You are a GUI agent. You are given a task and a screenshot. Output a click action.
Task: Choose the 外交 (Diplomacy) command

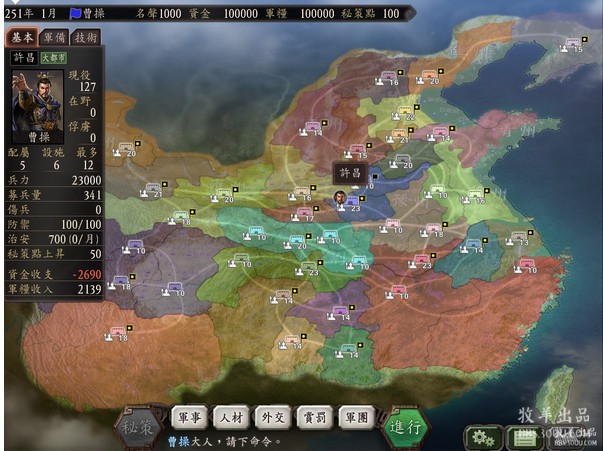[x=274, y=417]
